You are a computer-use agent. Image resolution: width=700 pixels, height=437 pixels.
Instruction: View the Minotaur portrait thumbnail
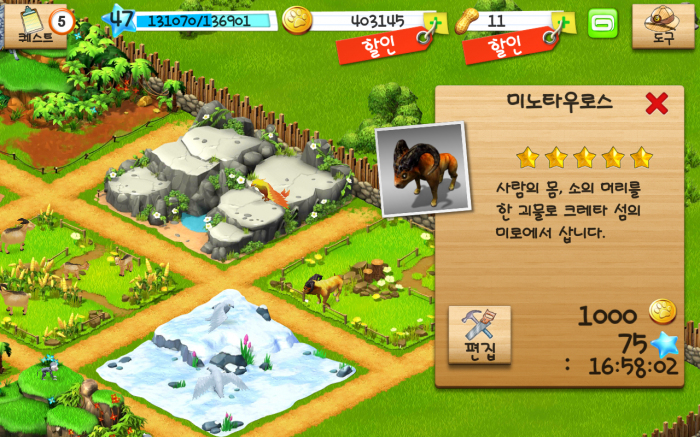tap(422, 169)
